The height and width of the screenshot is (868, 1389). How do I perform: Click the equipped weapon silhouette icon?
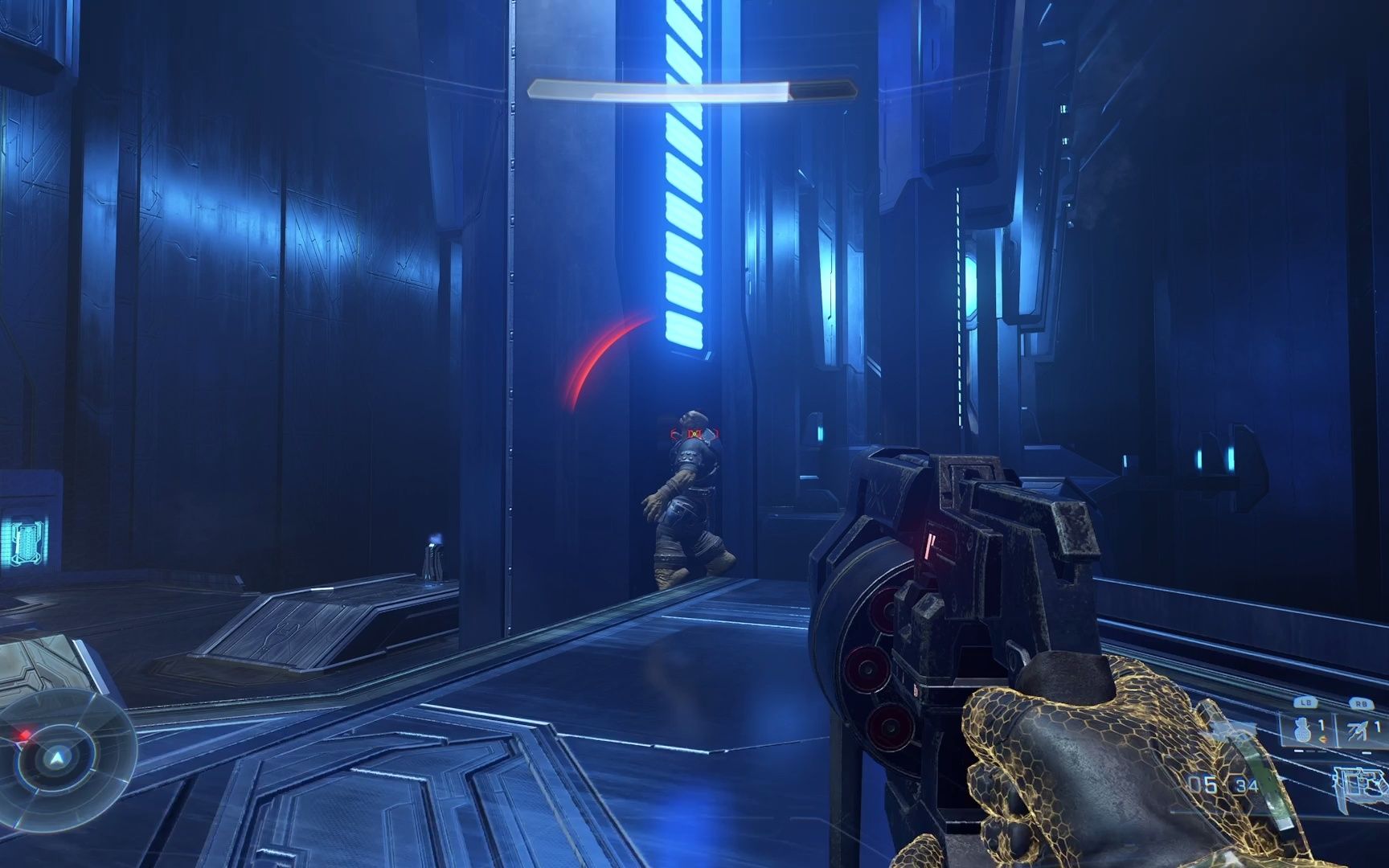[1362, 782]
